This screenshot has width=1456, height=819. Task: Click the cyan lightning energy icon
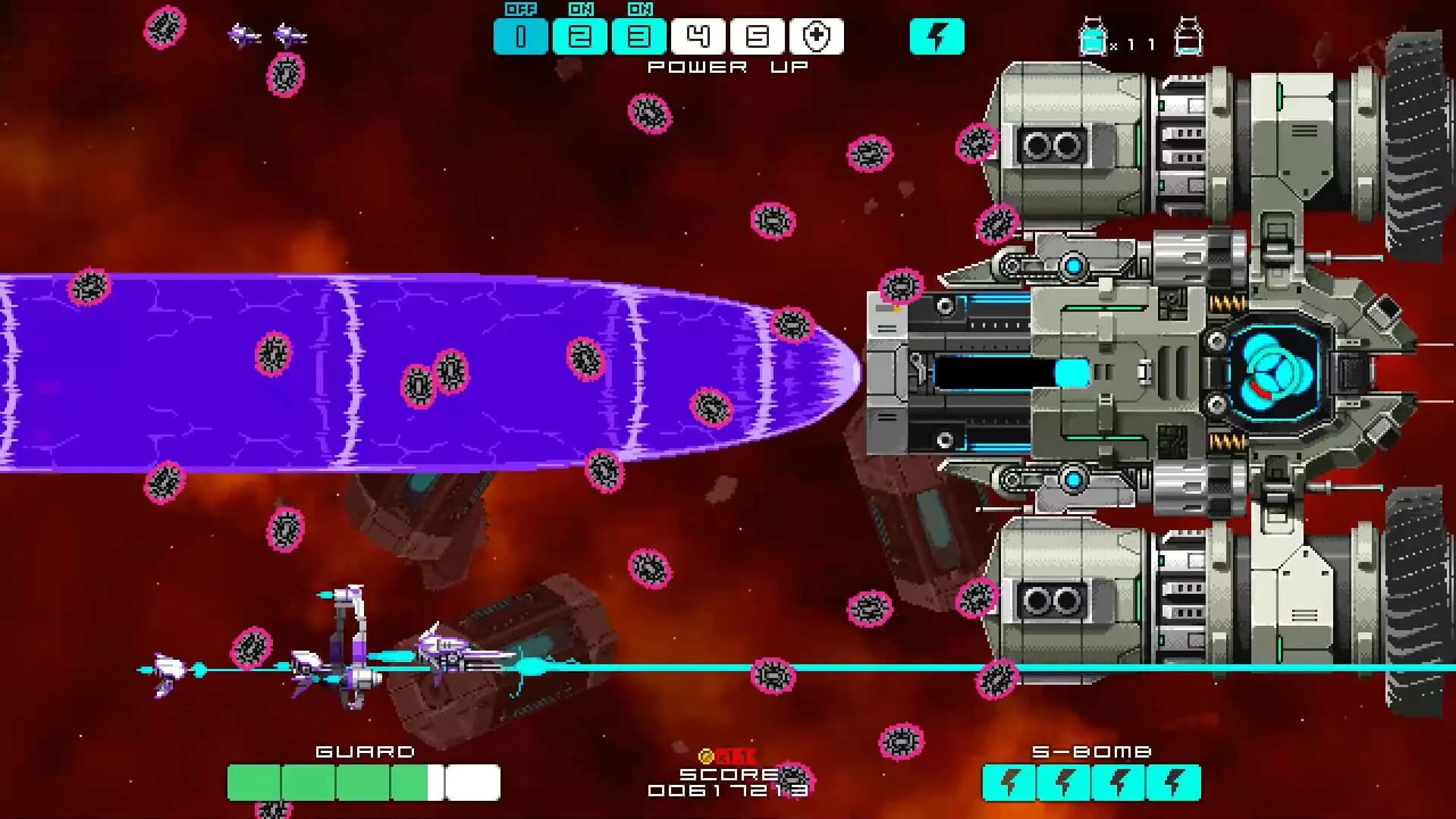[938, 34]
